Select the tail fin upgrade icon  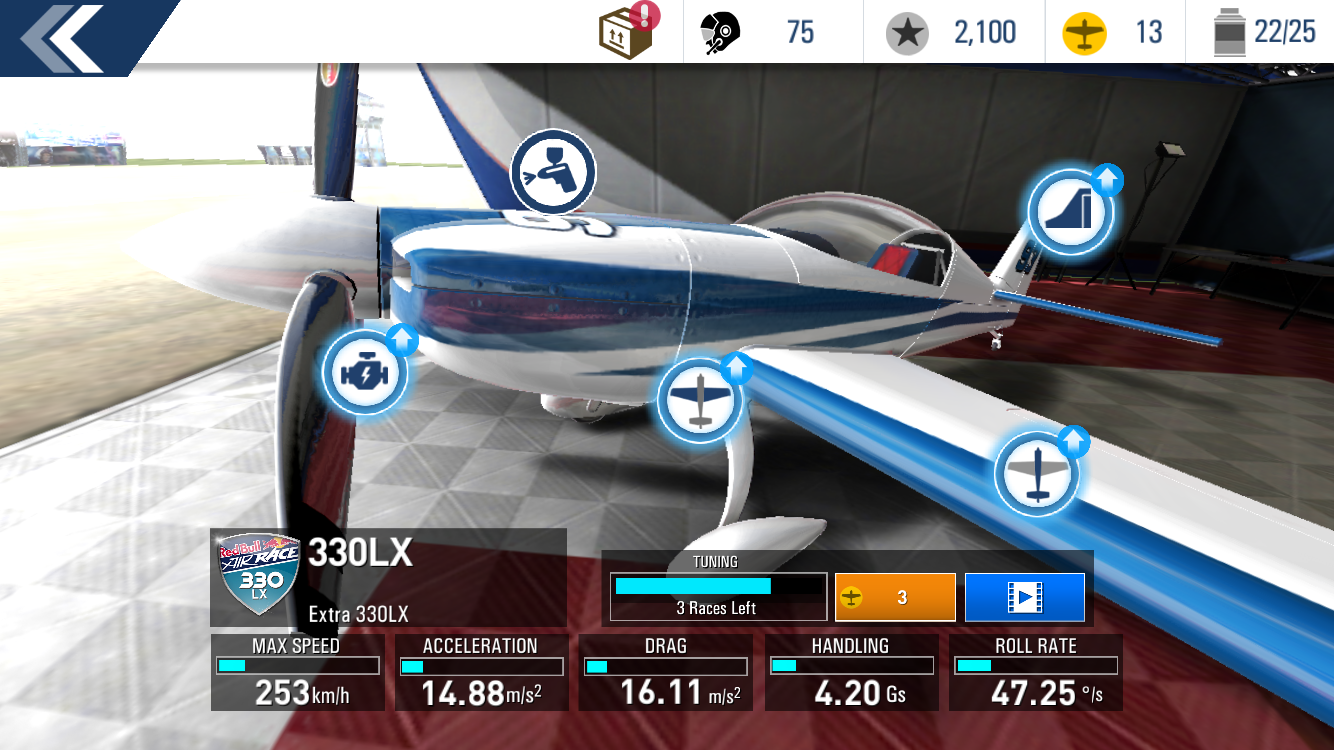[x=1071, y=211]
